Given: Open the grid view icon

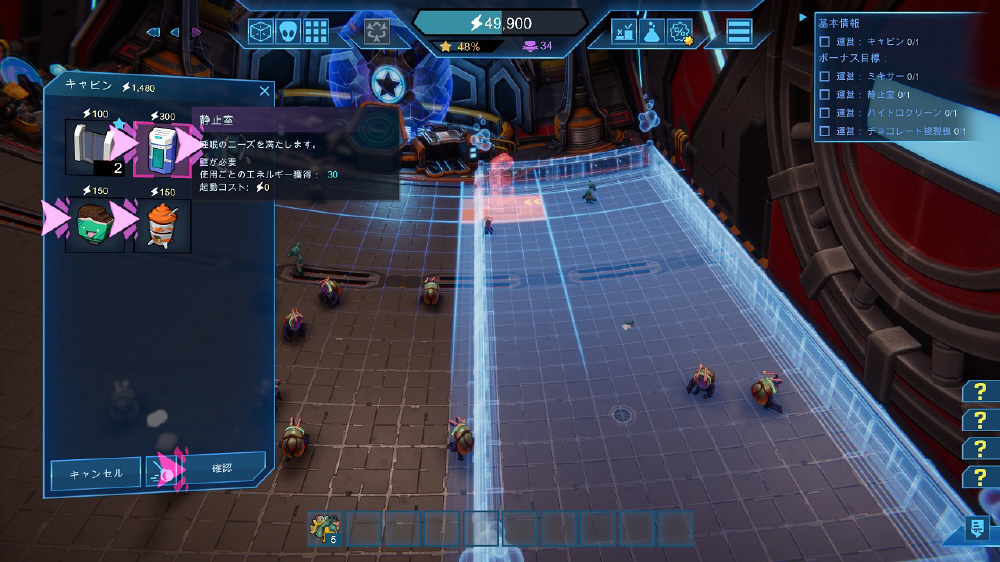Looking at the screenshot, I should click(316, 31).
